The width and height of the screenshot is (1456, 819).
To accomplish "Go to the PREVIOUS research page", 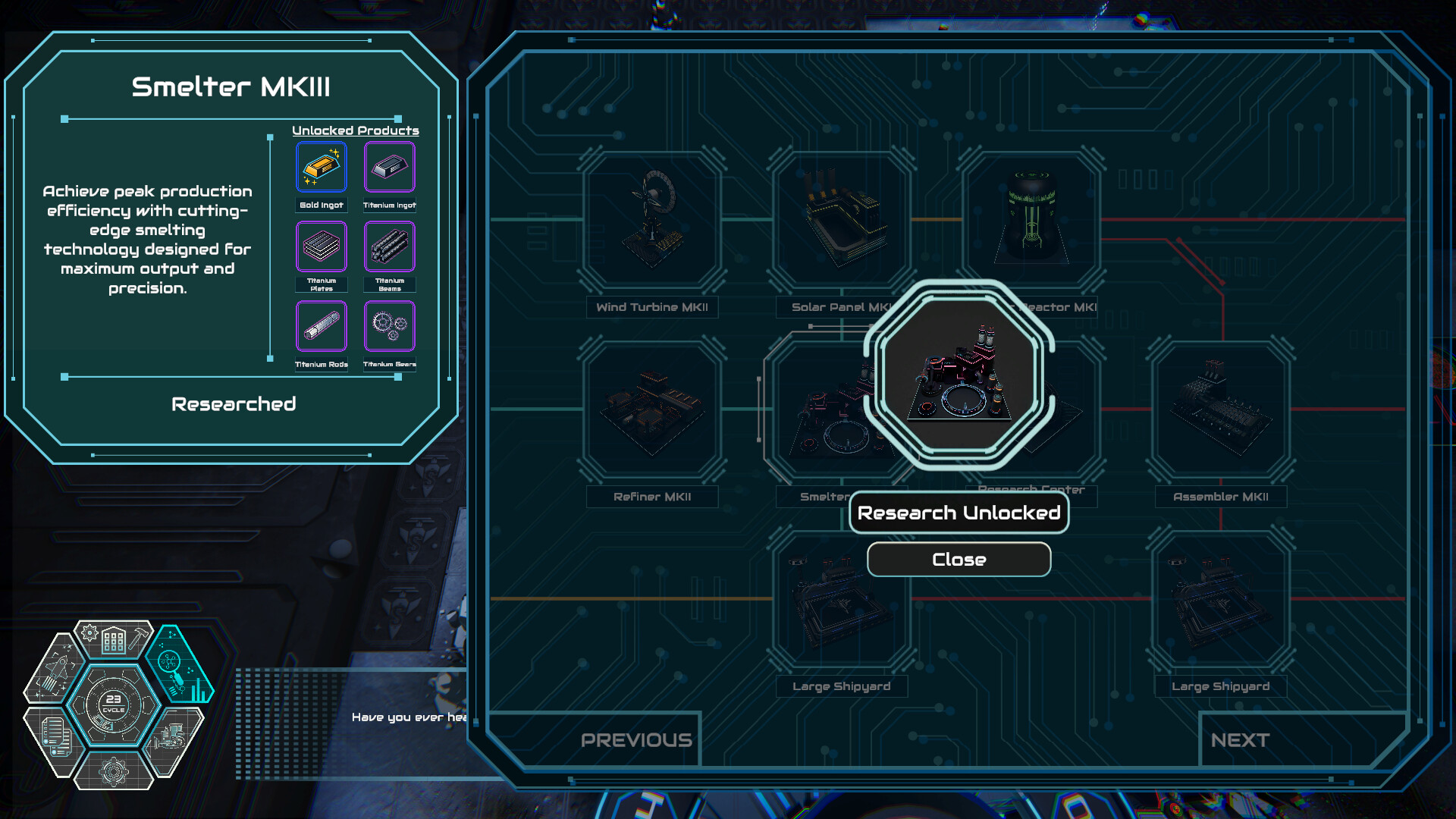I will coord(636,740).
